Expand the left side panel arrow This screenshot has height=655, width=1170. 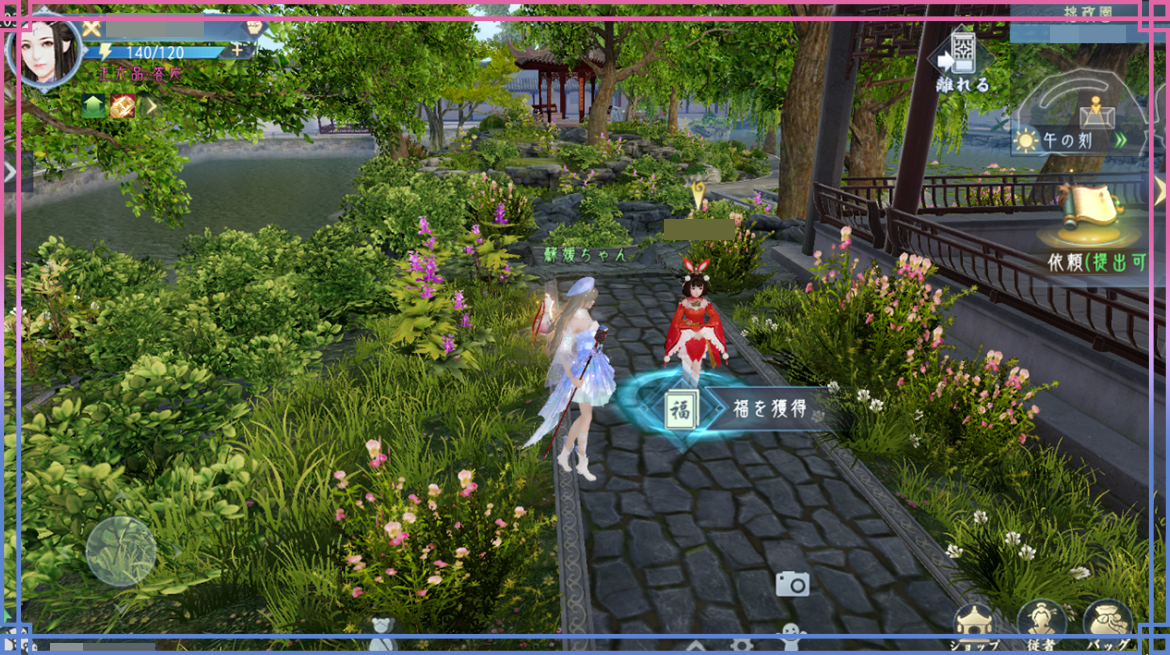coord(10,173)
